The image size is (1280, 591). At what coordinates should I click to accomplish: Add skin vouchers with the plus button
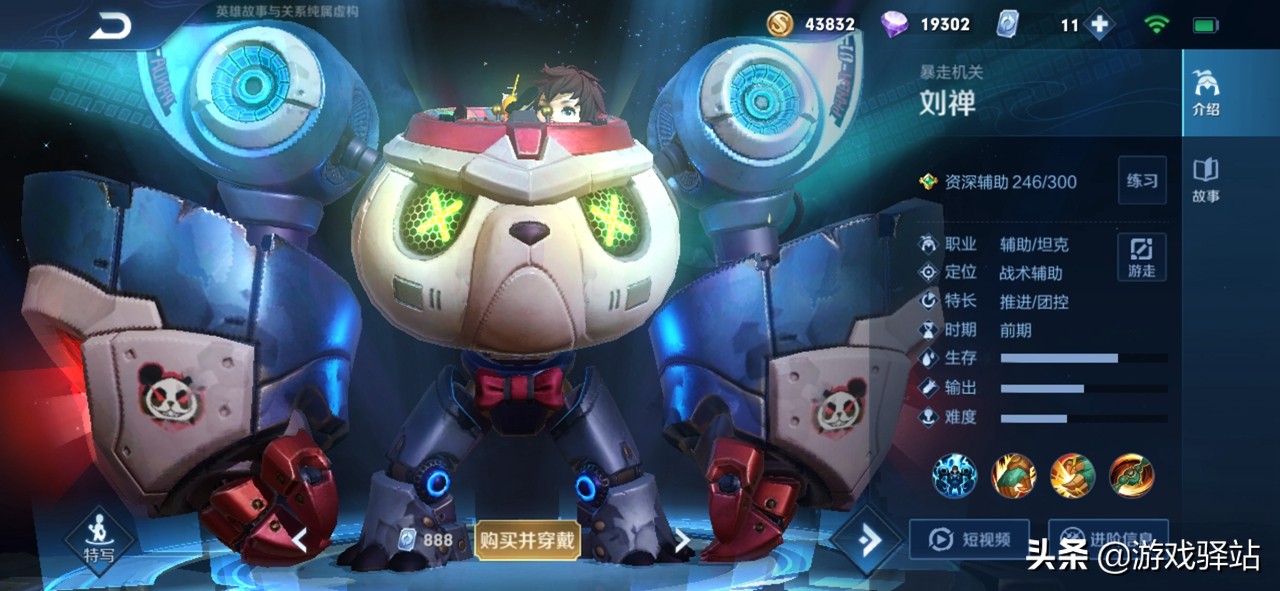pyautogui.click(x=1100, y=25)
